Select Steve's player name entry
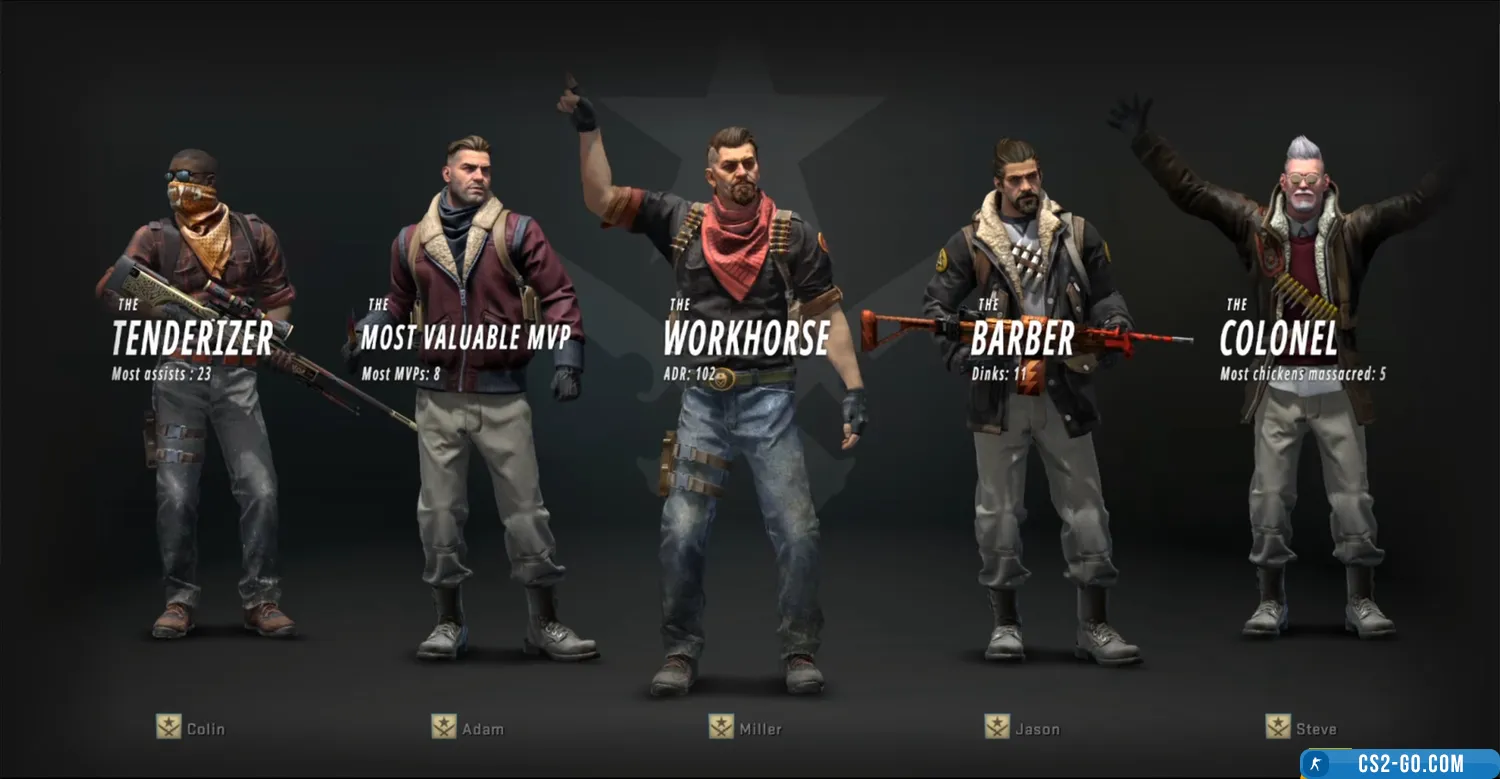Viewport: 1500px width, 779px height. tap(1315, 729)
